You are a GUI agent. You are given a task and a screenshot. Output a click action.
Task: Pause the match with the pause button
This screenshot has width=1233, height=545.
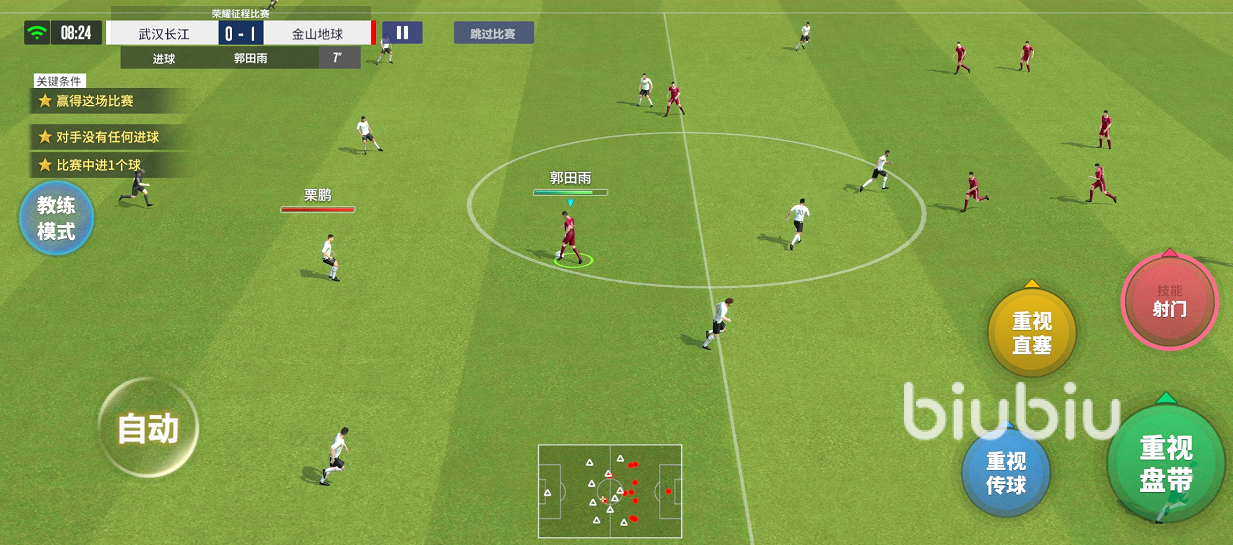coord(402,33)
